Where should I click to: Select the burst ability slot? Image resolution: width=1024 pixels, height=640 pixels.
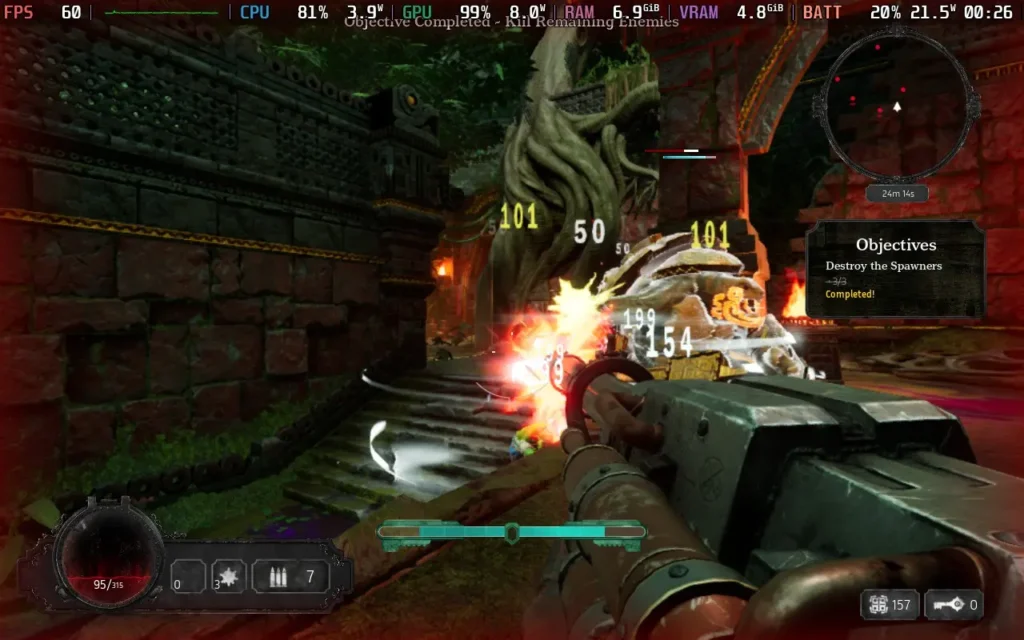(228, 576)
